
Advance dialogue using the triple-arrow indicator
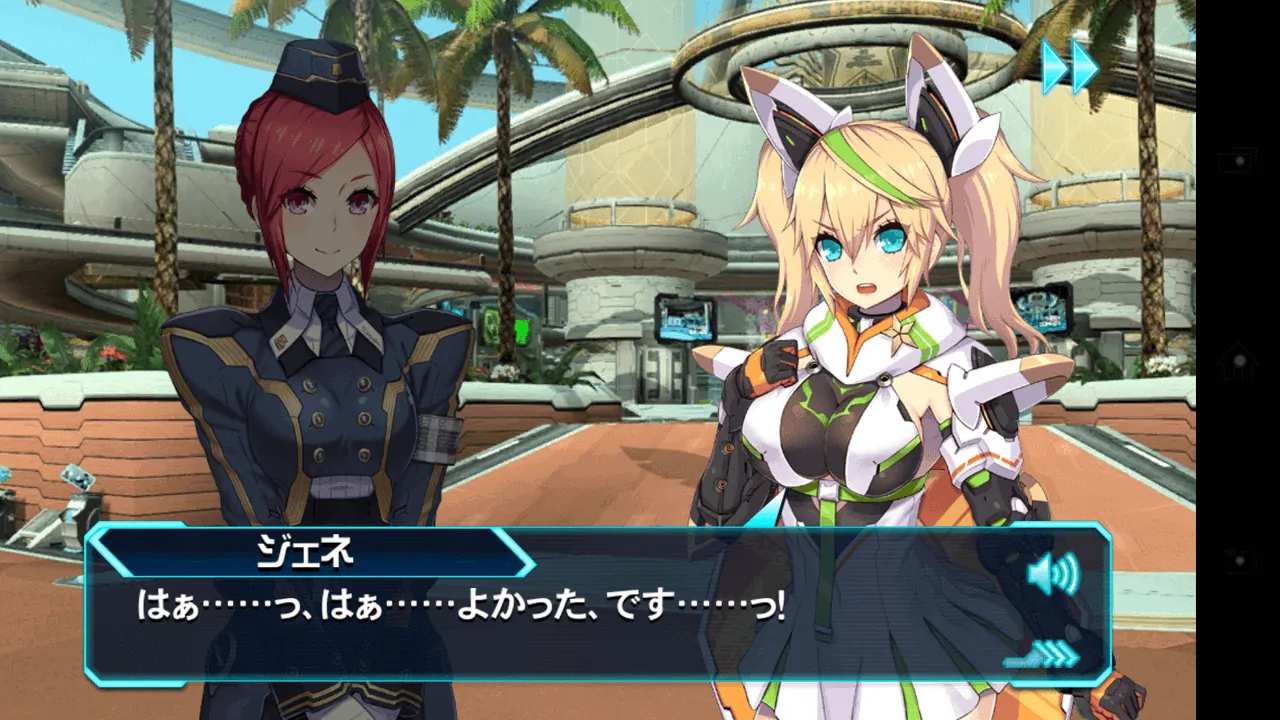tap(1044, 656)
